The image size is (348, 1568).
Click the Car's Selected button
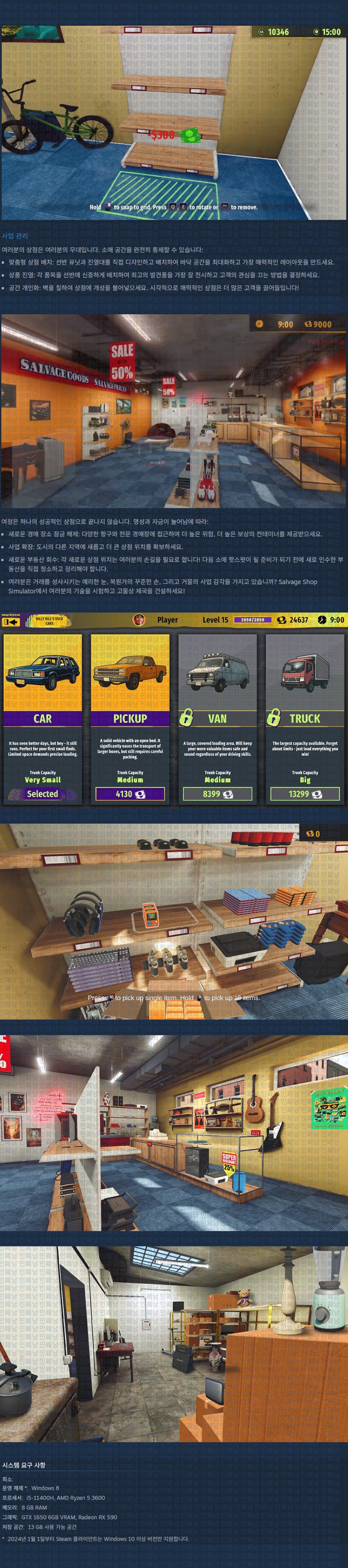[x=43, y=794]
